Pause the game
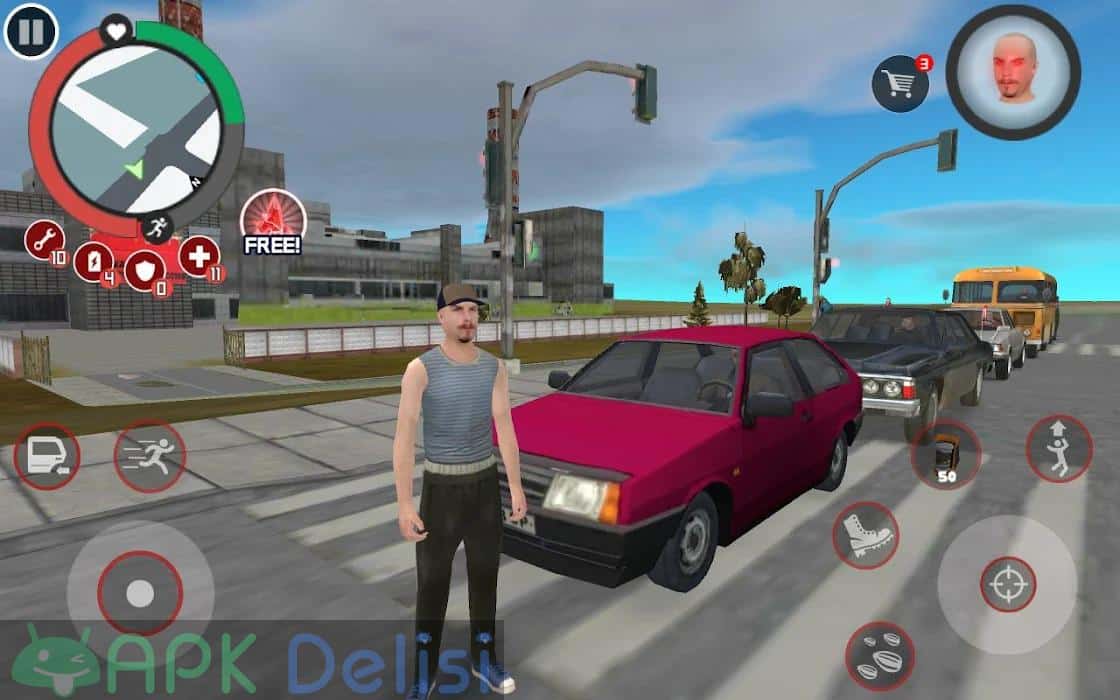The image size is (1120, 700). [31, 32]
